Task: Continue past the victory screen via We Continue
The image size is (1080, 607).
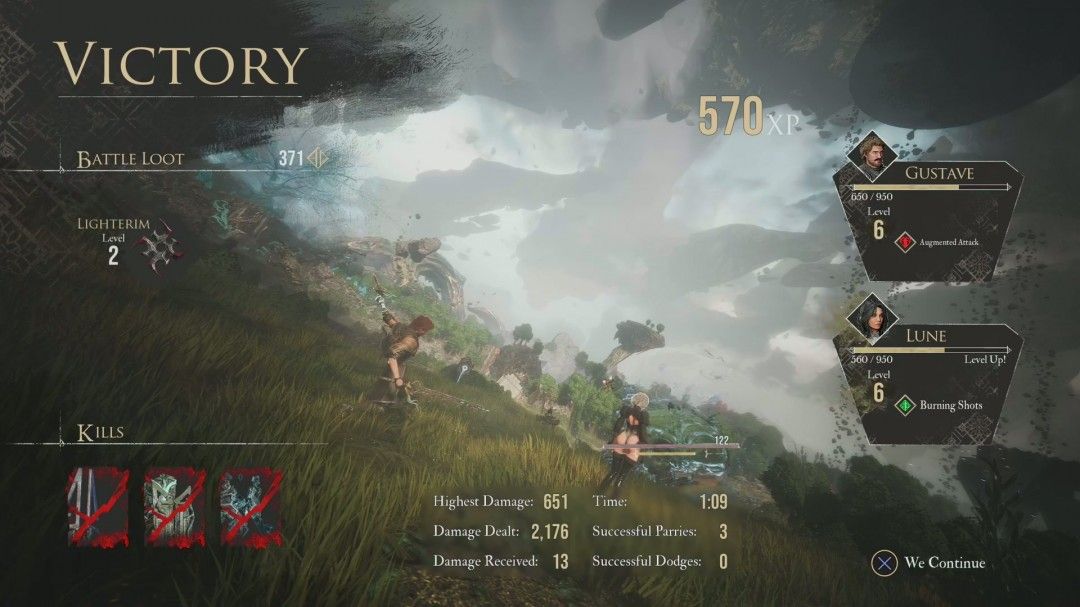Action: click(x=932, y=563)
